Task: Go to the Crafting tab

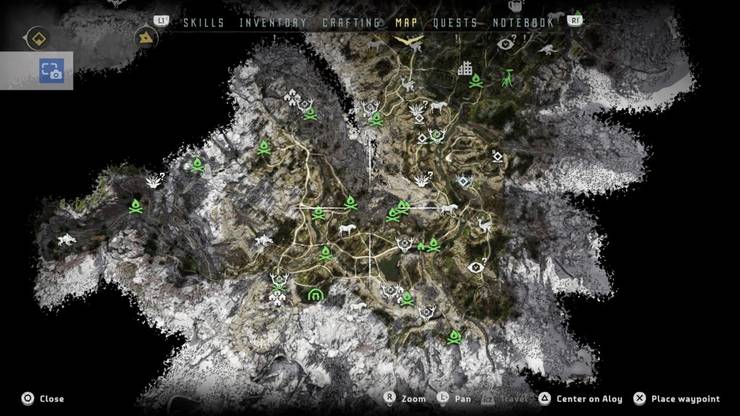Action: point(352,22)
